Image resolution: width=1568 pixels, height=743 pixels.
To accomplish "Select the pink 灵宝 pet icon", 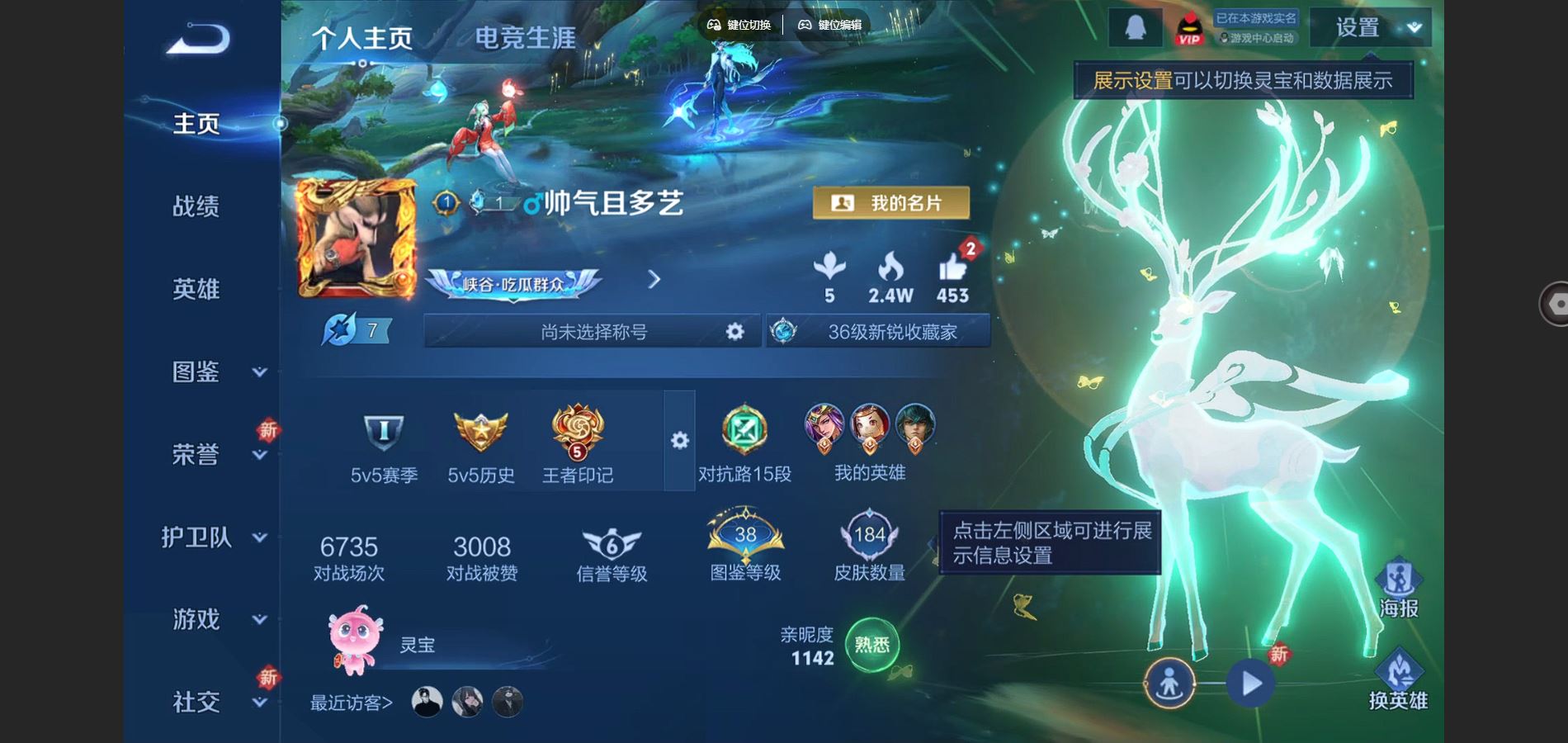I will (x=353, y=644).
